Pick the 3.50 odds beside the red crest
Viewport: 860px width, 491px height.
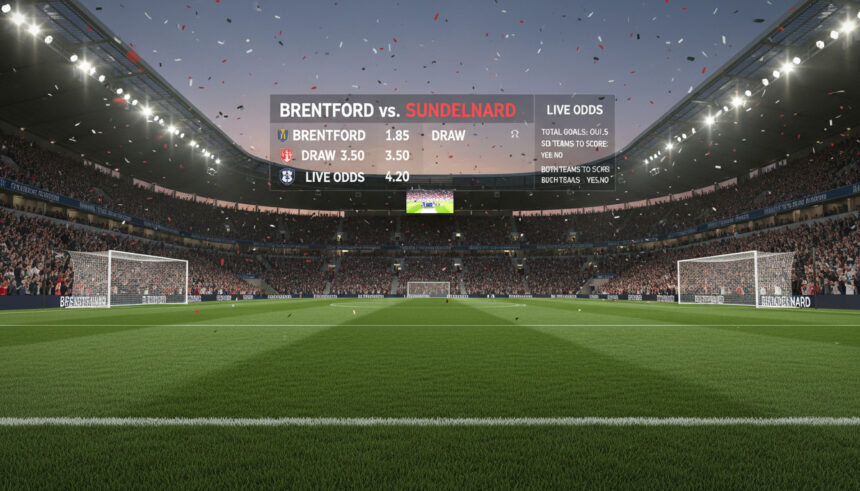(x=397, y=156)
